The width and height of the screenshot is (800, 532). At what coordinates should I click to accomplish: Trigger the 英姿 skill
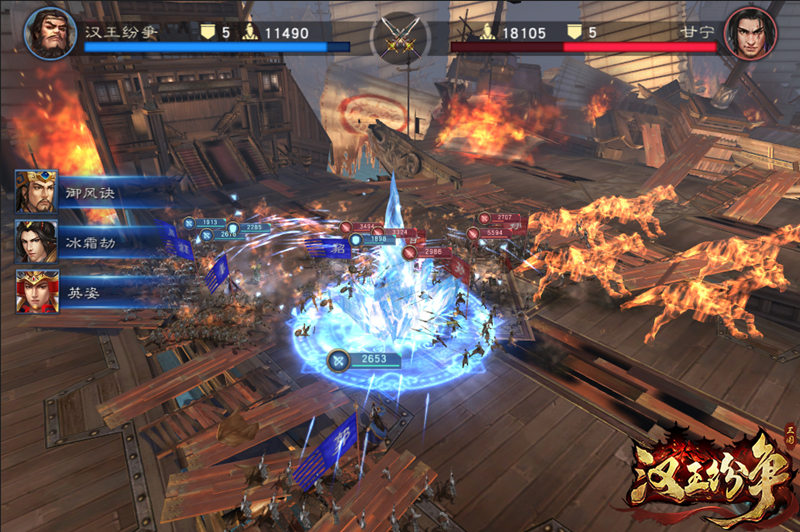click(x=37, y=291)
